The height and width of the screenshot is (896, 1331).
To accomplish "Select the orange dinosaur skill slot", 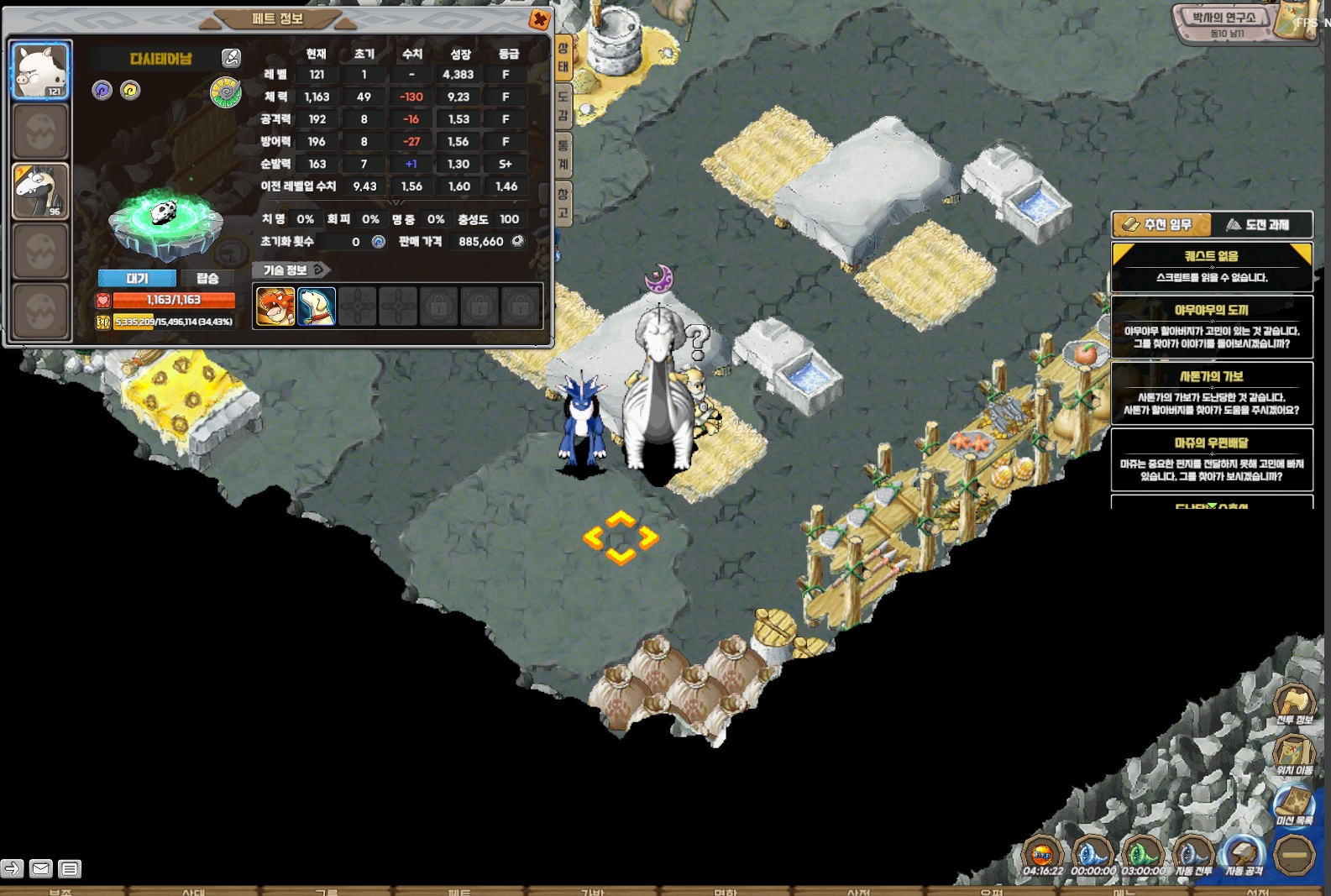I will pos(275,307).
